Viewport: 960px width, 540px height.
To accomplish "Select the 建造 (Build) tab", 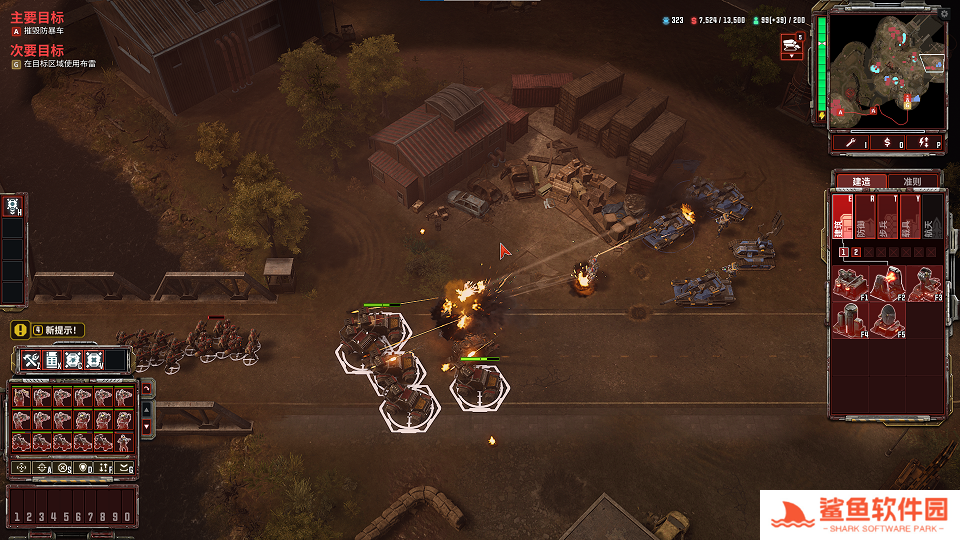I will click(861, 182).
